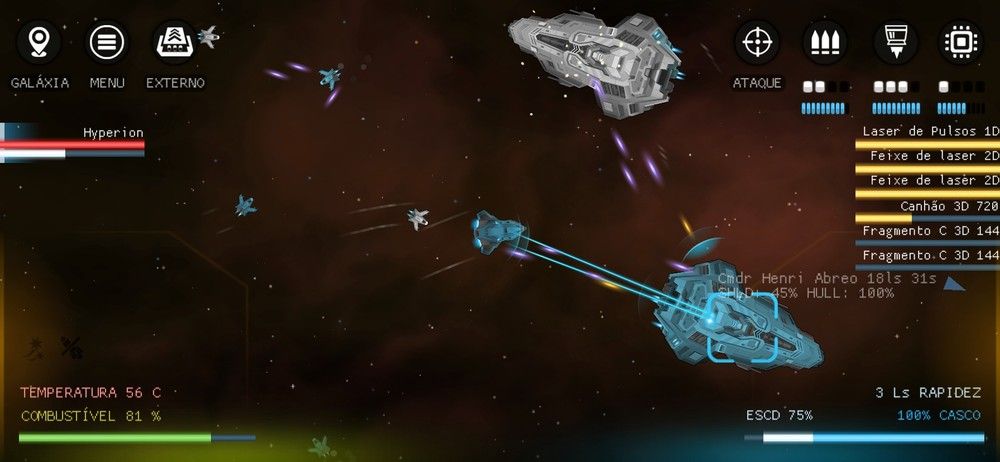
Task: Click the blue target lock reticle
Action: coord(741,326)
